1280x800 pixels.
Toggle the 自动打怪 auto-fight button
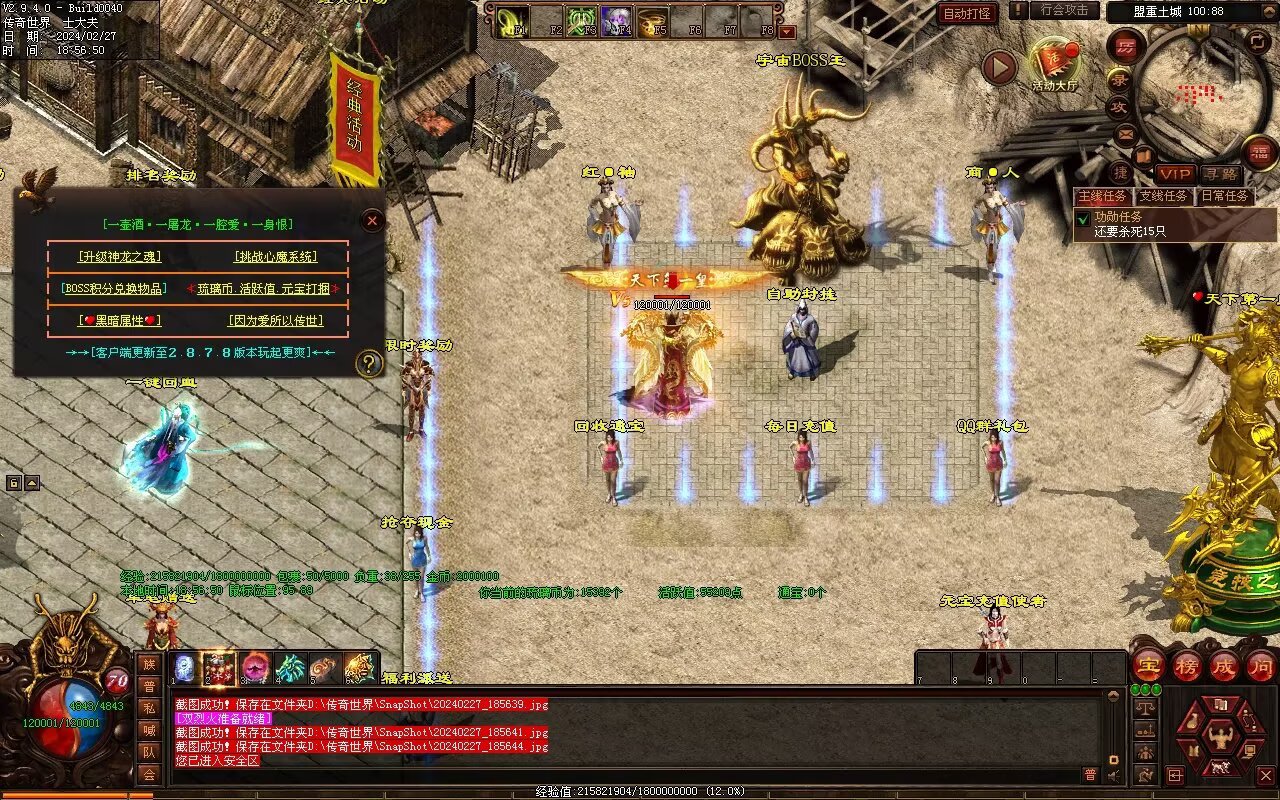tap(968, 13)
